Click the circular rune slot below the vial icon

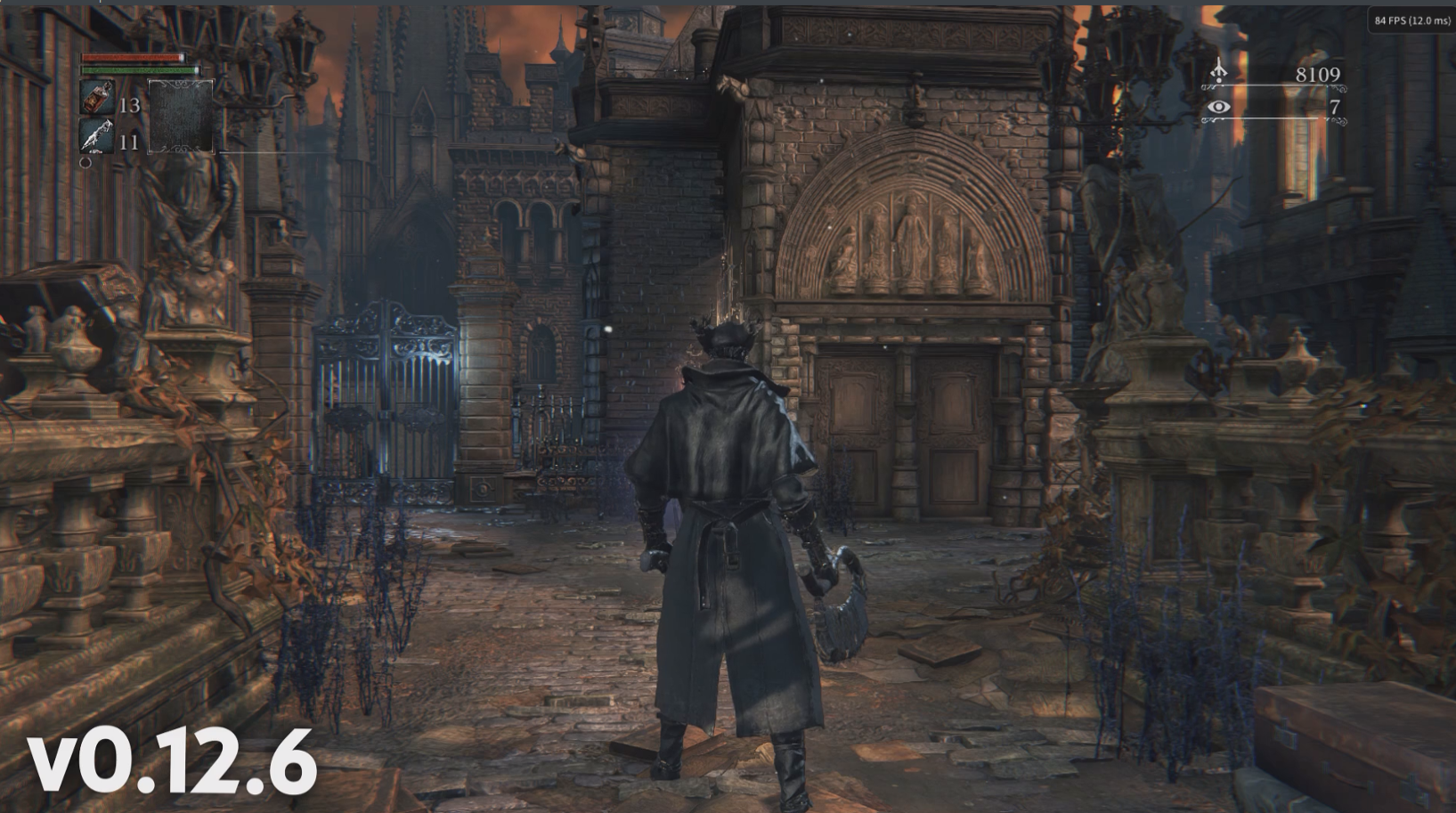[85, 162]
